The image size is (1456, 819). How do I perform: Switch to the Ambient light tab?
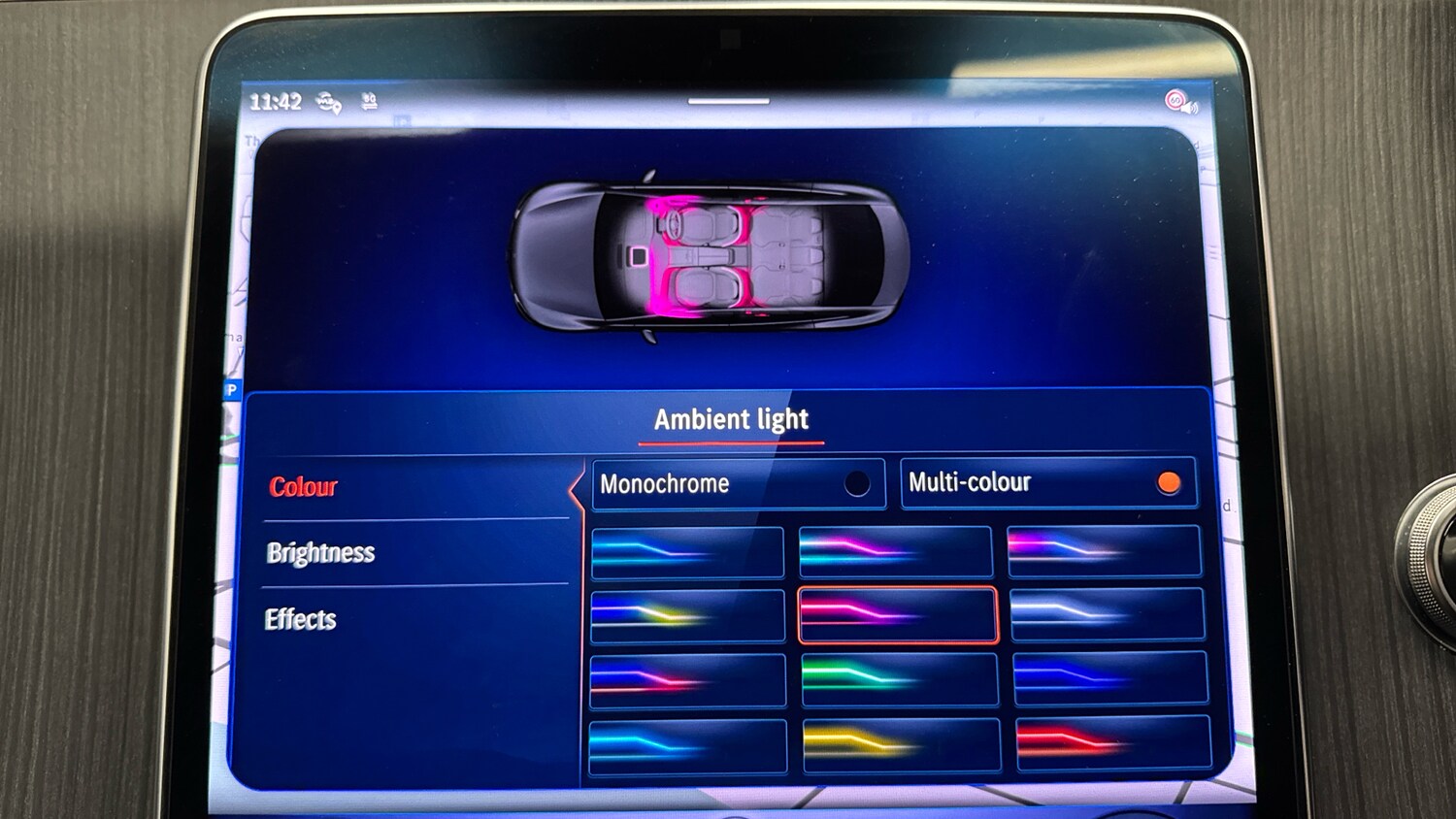click(x=731, y=419)
